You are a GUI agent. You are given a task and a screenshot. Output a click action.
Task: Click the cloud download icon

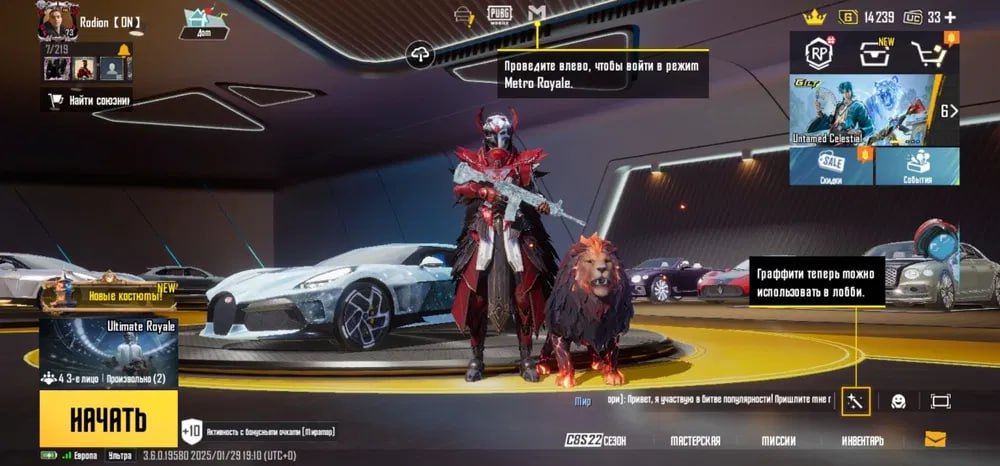[420, 56]
